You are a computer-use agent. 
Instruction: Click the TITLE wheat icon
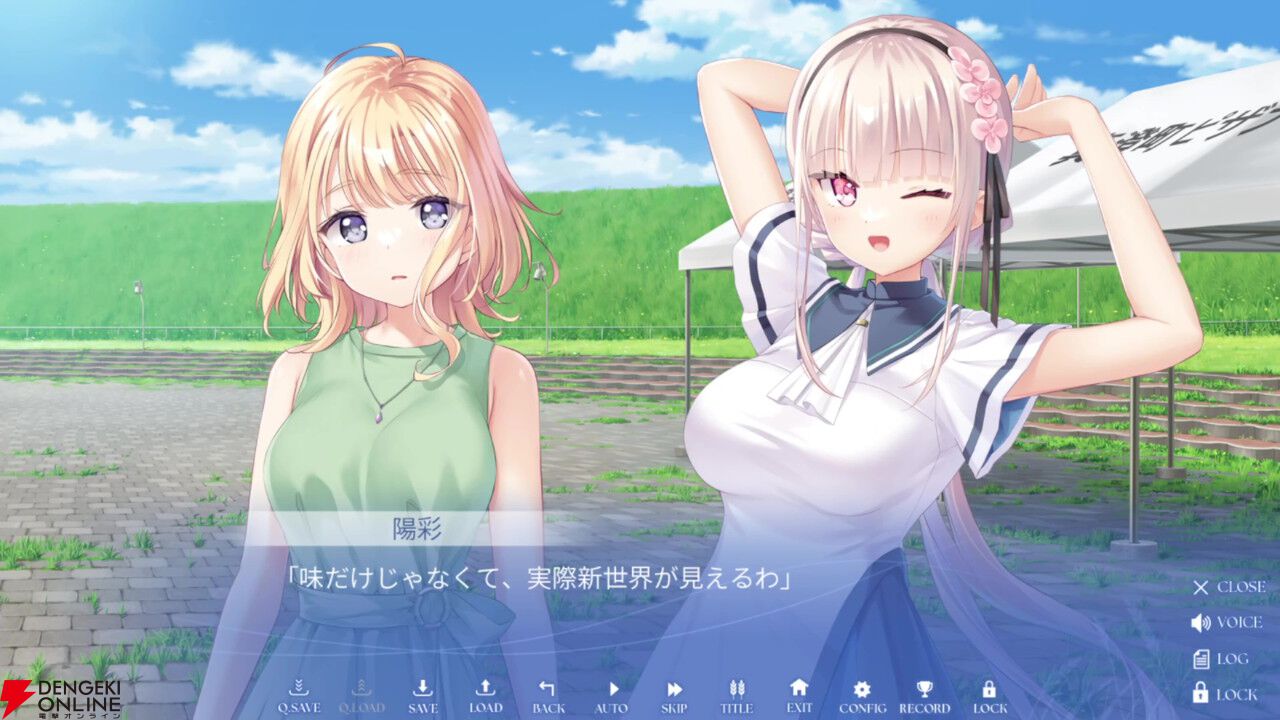(x=737, y=688)
